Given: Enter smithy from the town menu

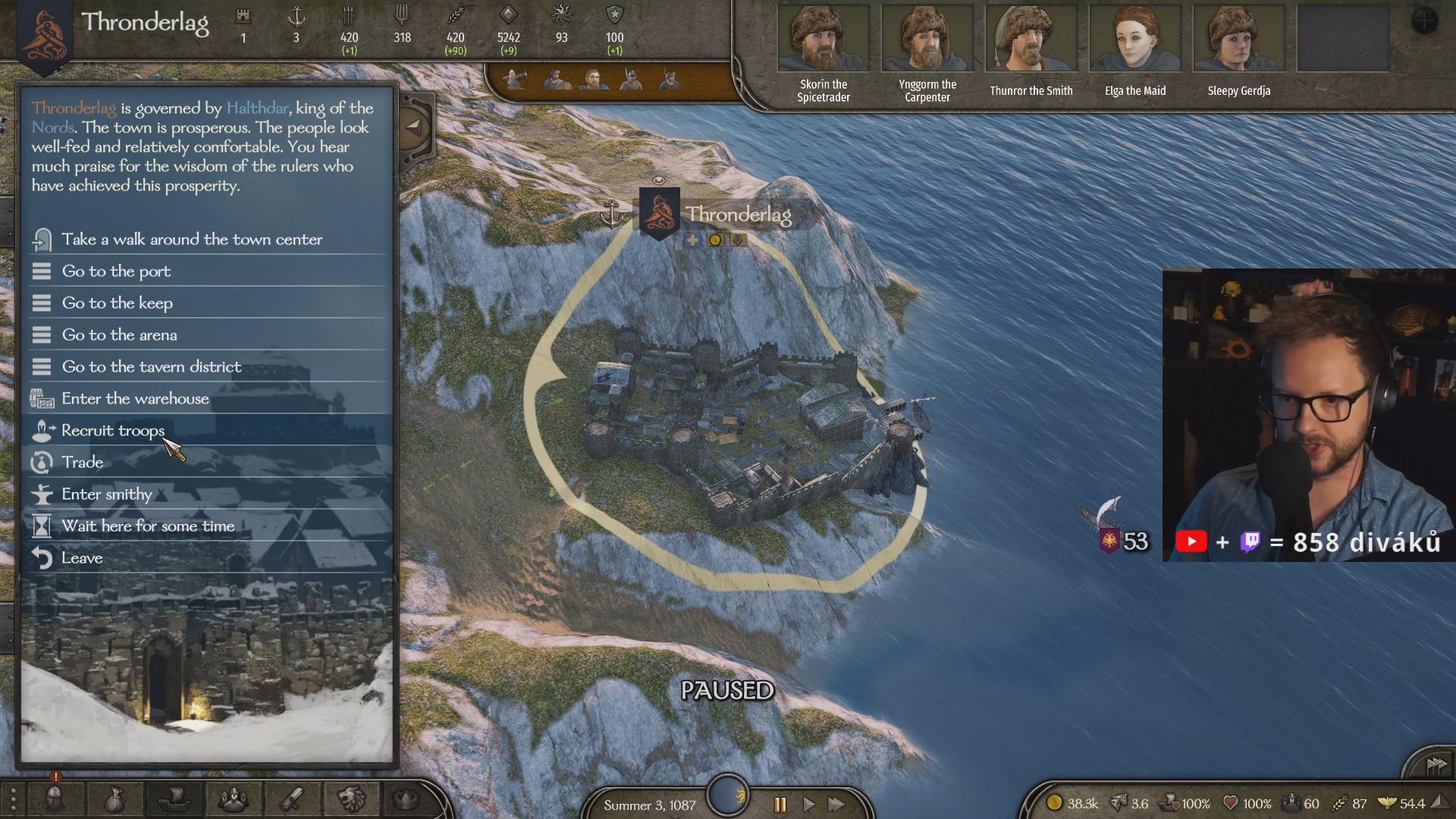Looking at the screenshot, I should (x=107, y=494).
